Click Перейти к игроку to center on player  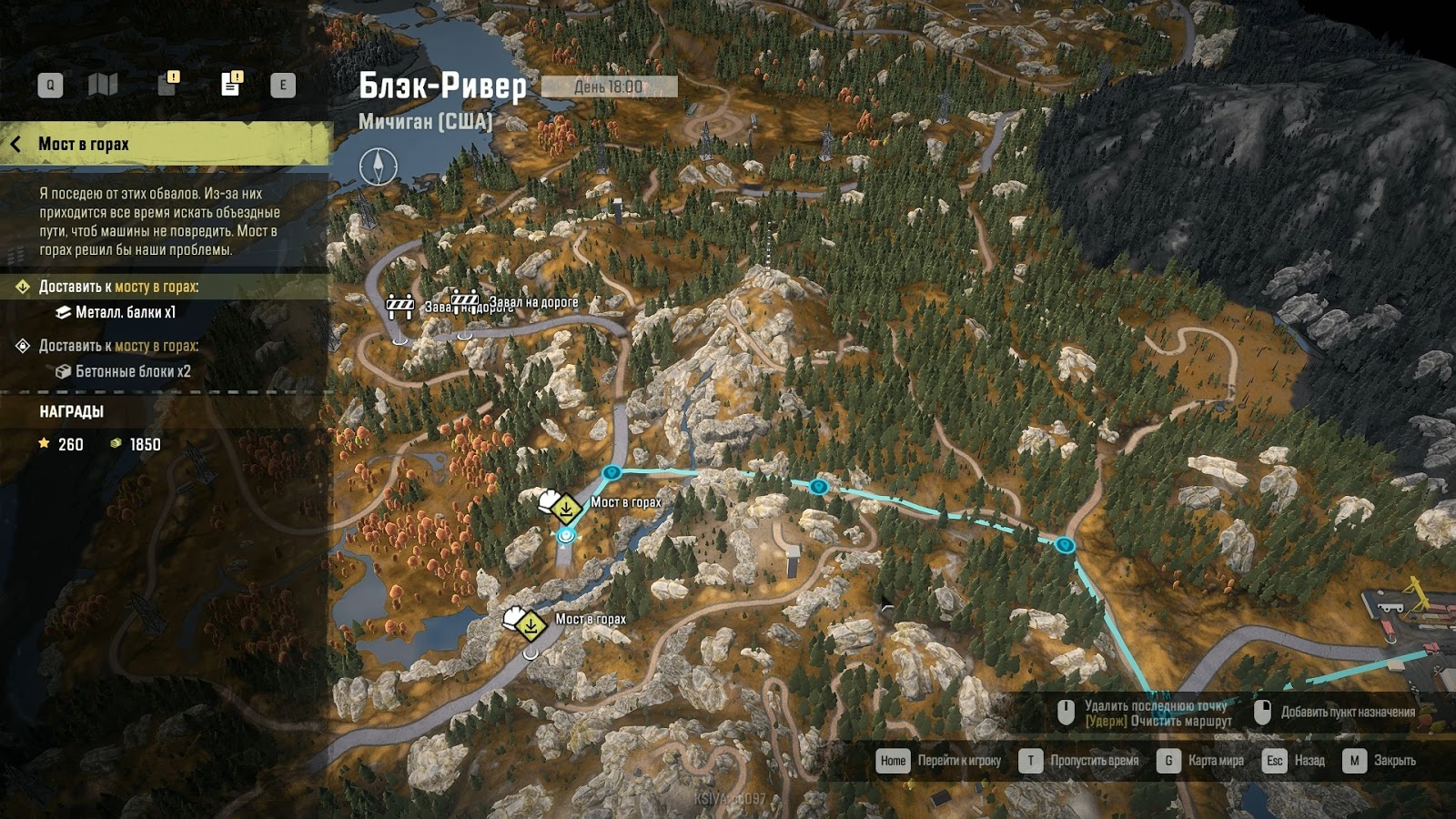[x=958, y=761]
